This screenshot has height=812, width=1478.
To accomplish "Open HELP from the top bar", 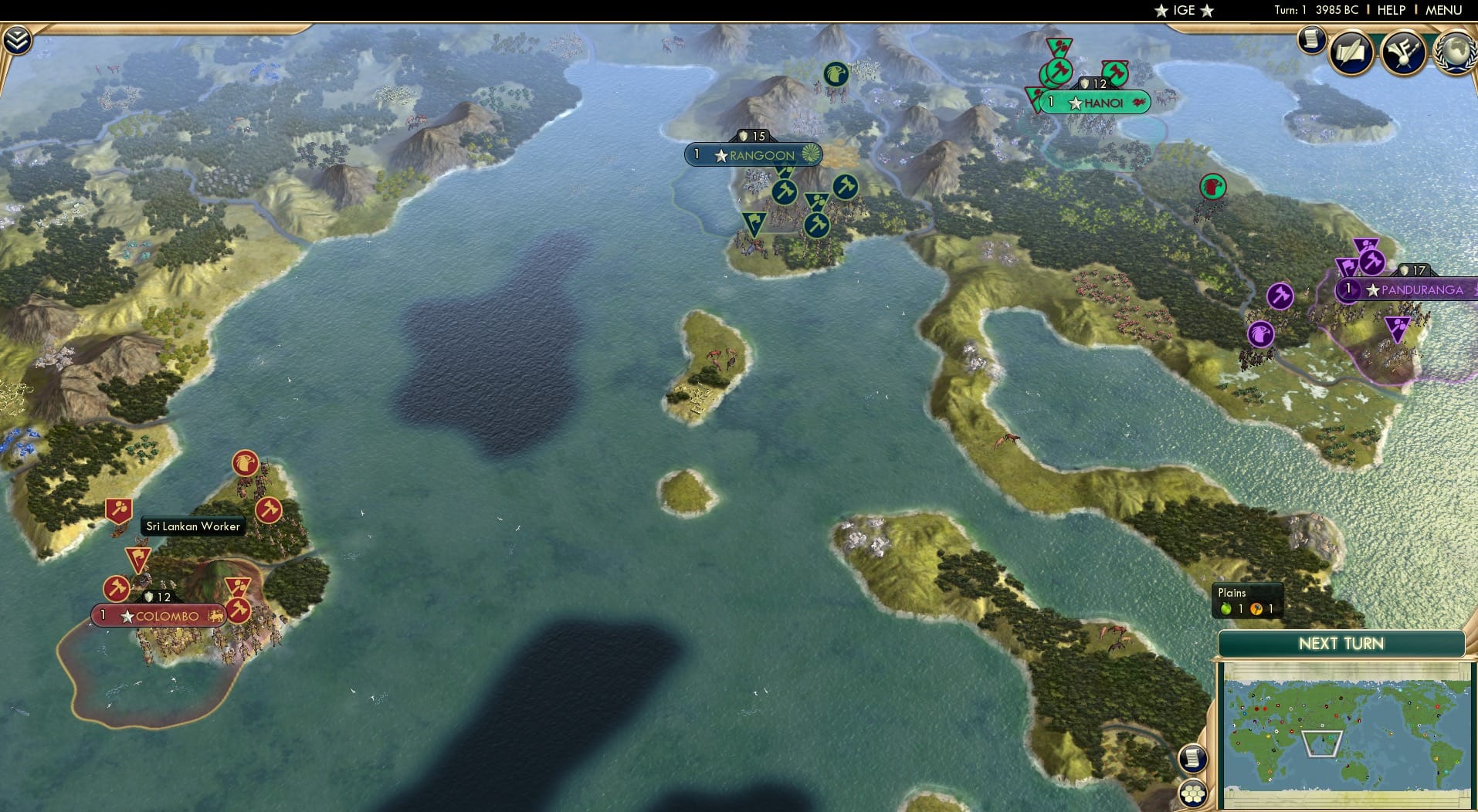I will pos(1390,10).
